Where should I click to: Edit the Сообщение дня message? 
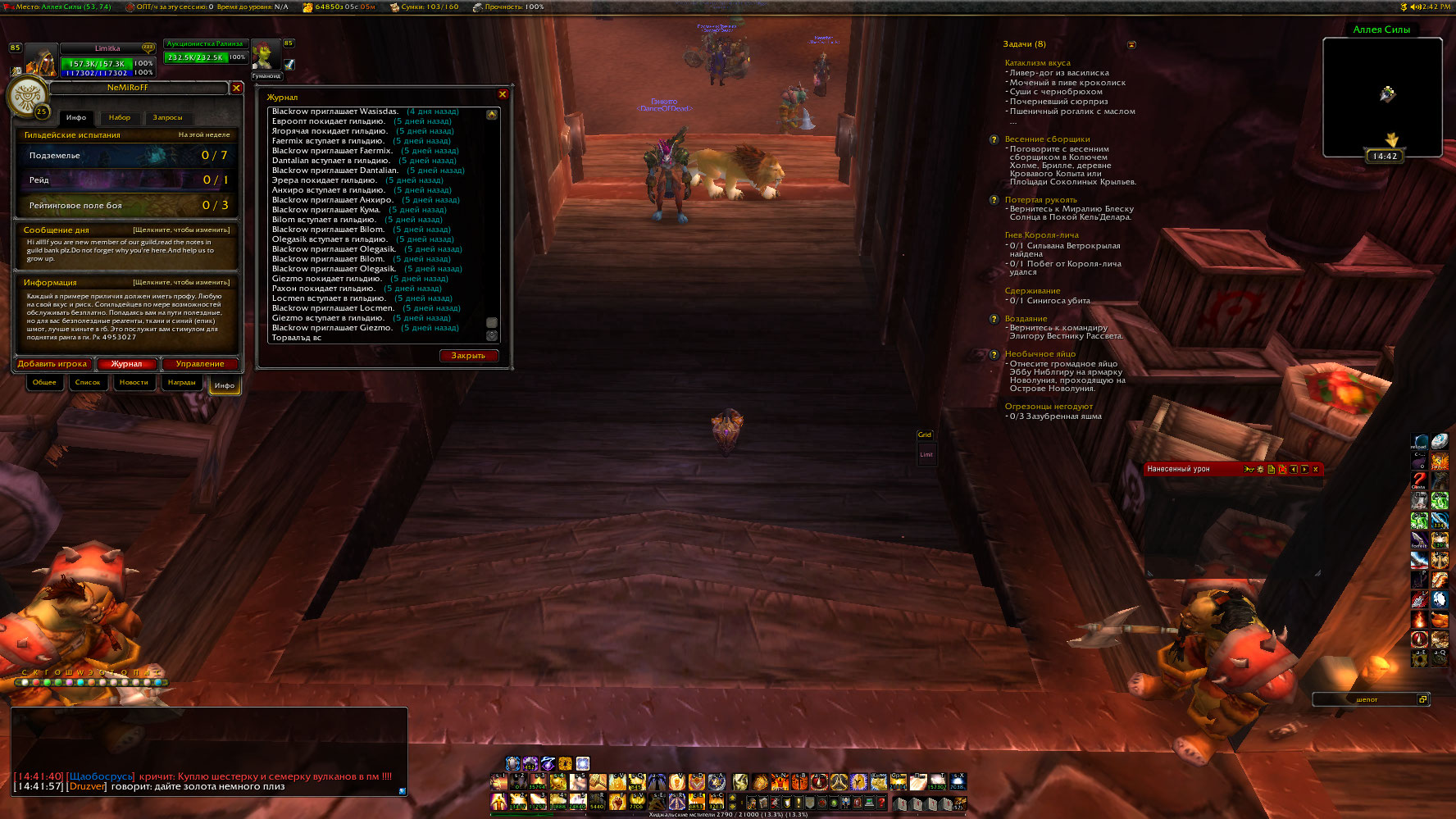181,230
